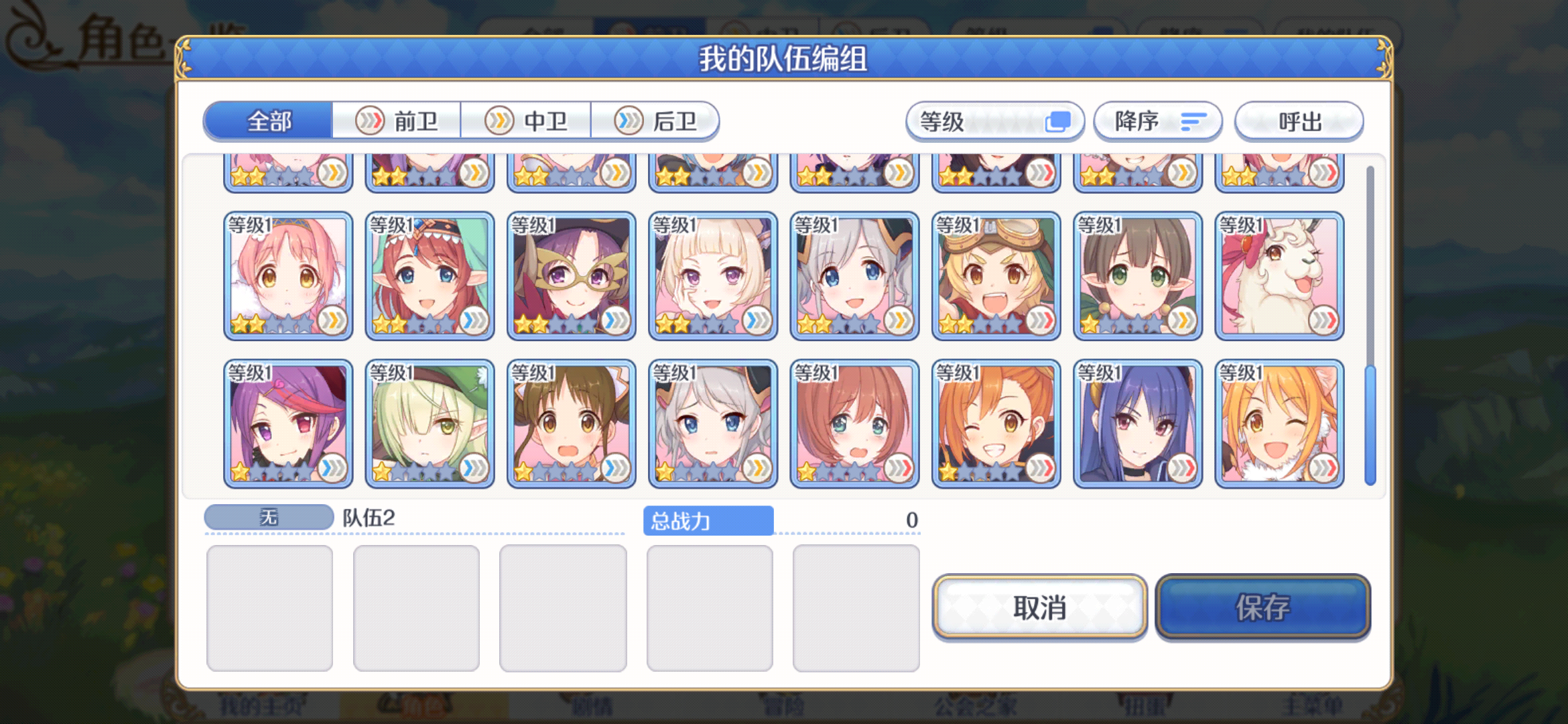Click the blue arrow badge on the green-haired elf card
The image size is (1568, 724).
pos(473,469)
